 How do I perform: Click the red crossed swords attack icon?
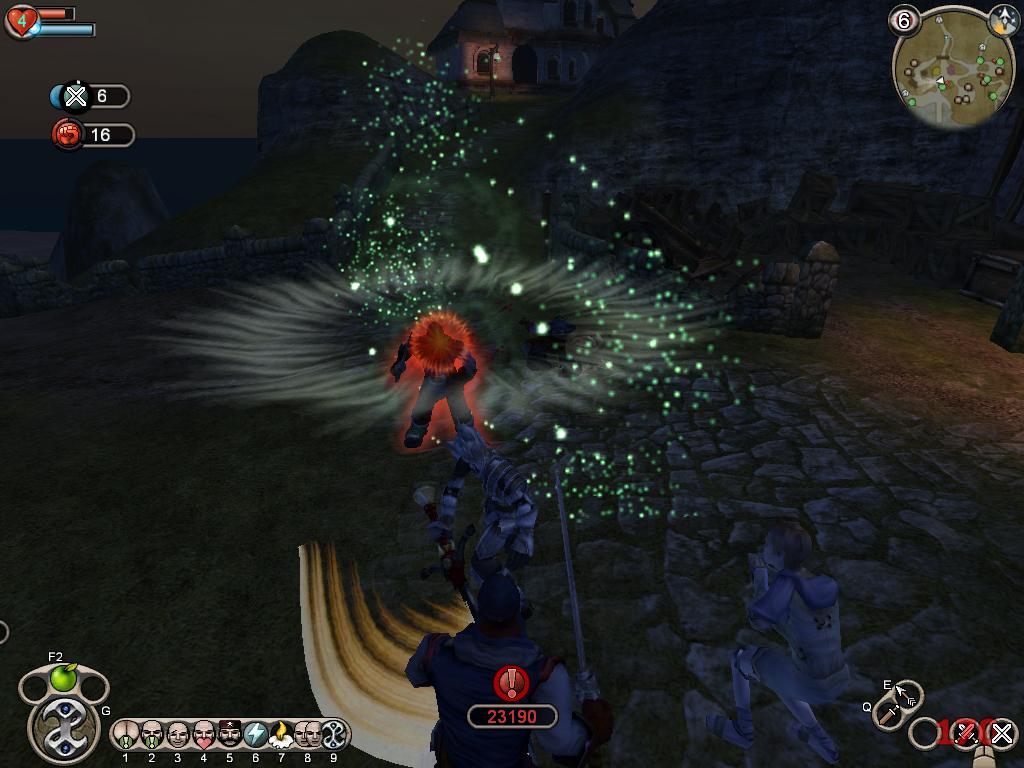(965, 734)
